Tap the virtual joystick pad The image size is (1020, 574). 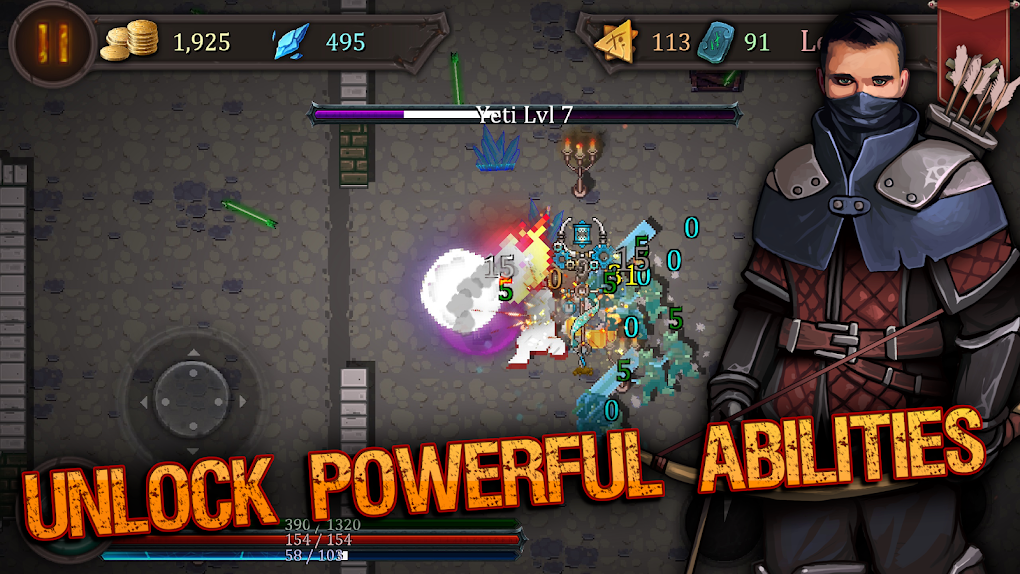pyautogui.click(x=191, y=392)
